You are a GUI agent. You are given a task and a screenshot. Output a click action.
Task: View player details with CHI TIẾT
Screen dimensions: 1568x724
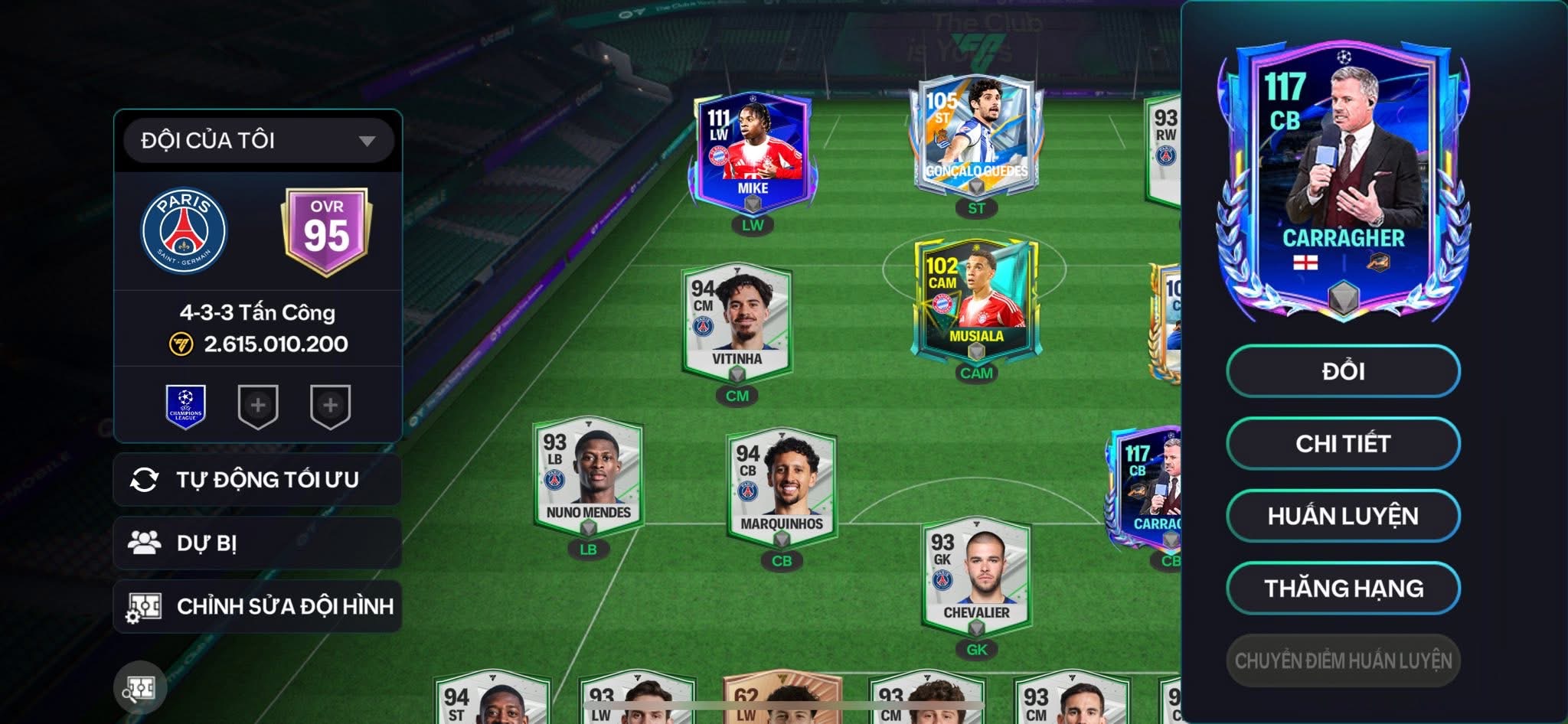coord(1343,443)
